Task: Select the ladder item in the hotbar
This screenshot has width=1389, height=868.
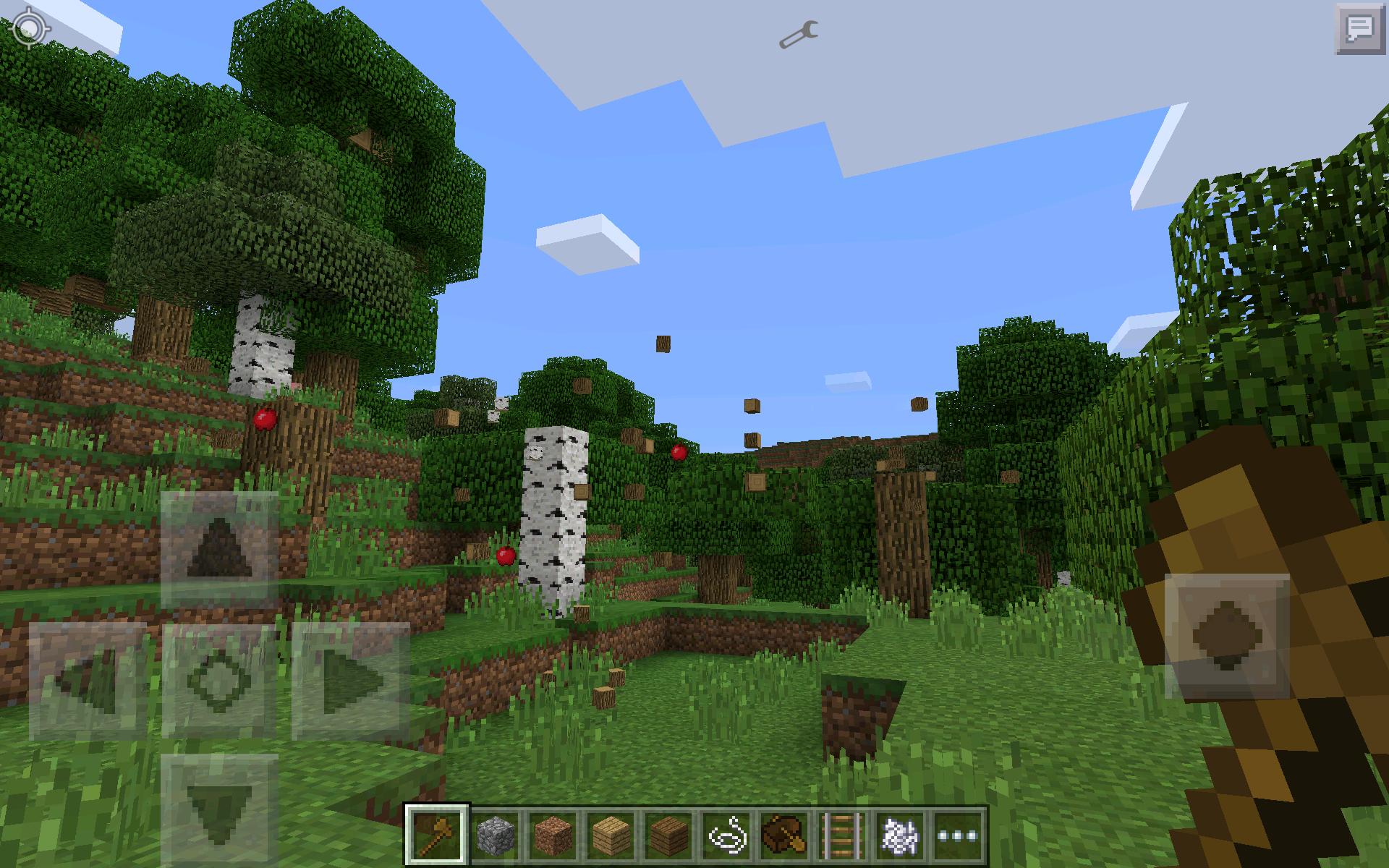Action: pyautogui.click(x=843, y=833)
